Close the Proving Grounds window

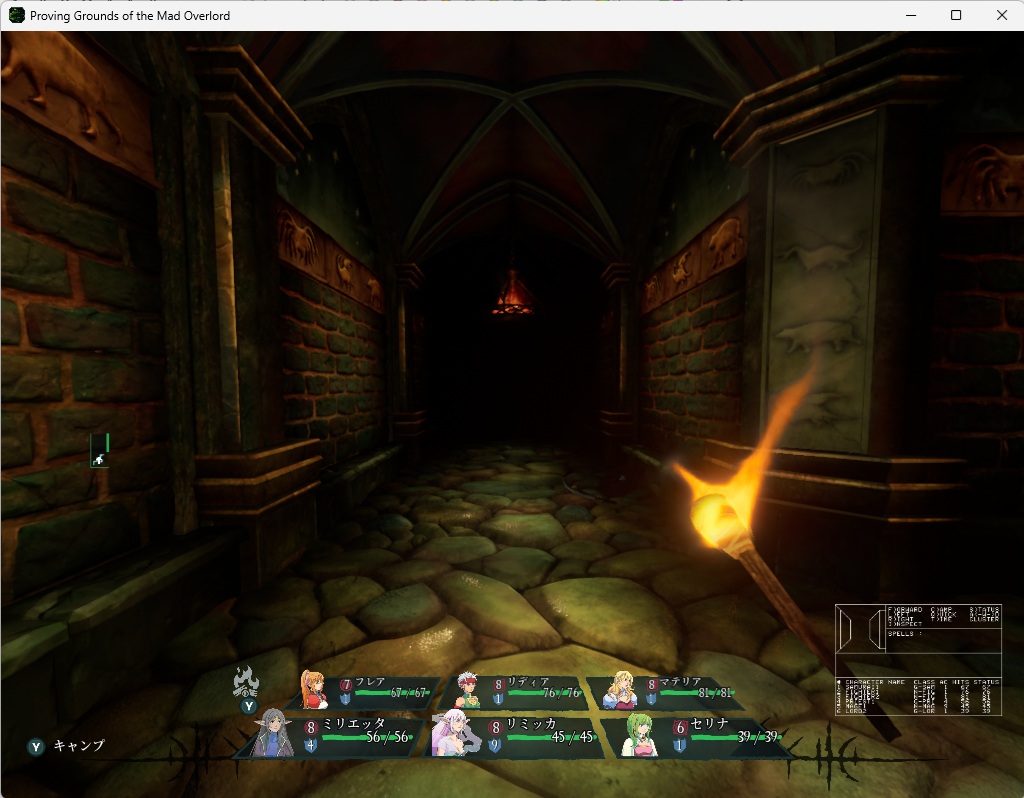tap(1002, 15)
